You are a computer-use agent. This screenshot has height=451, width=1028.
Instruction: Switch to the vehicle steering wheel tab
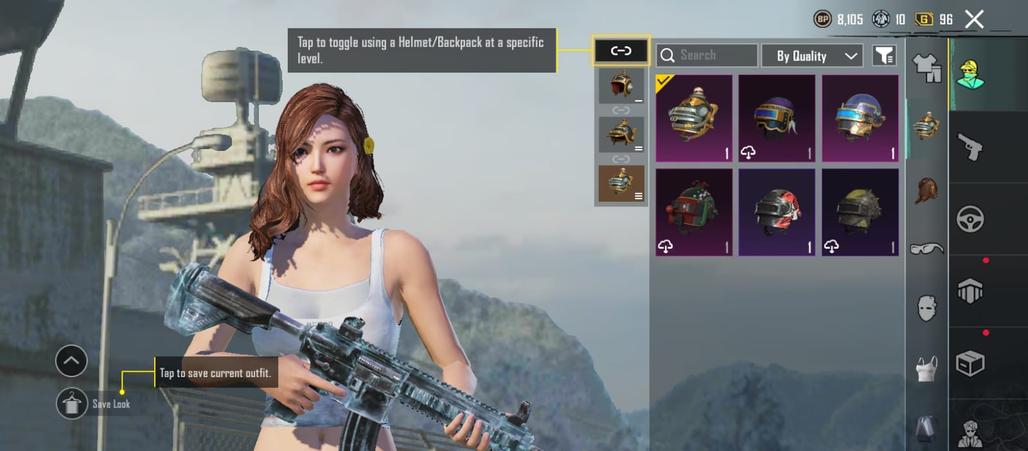pos(970,219)
